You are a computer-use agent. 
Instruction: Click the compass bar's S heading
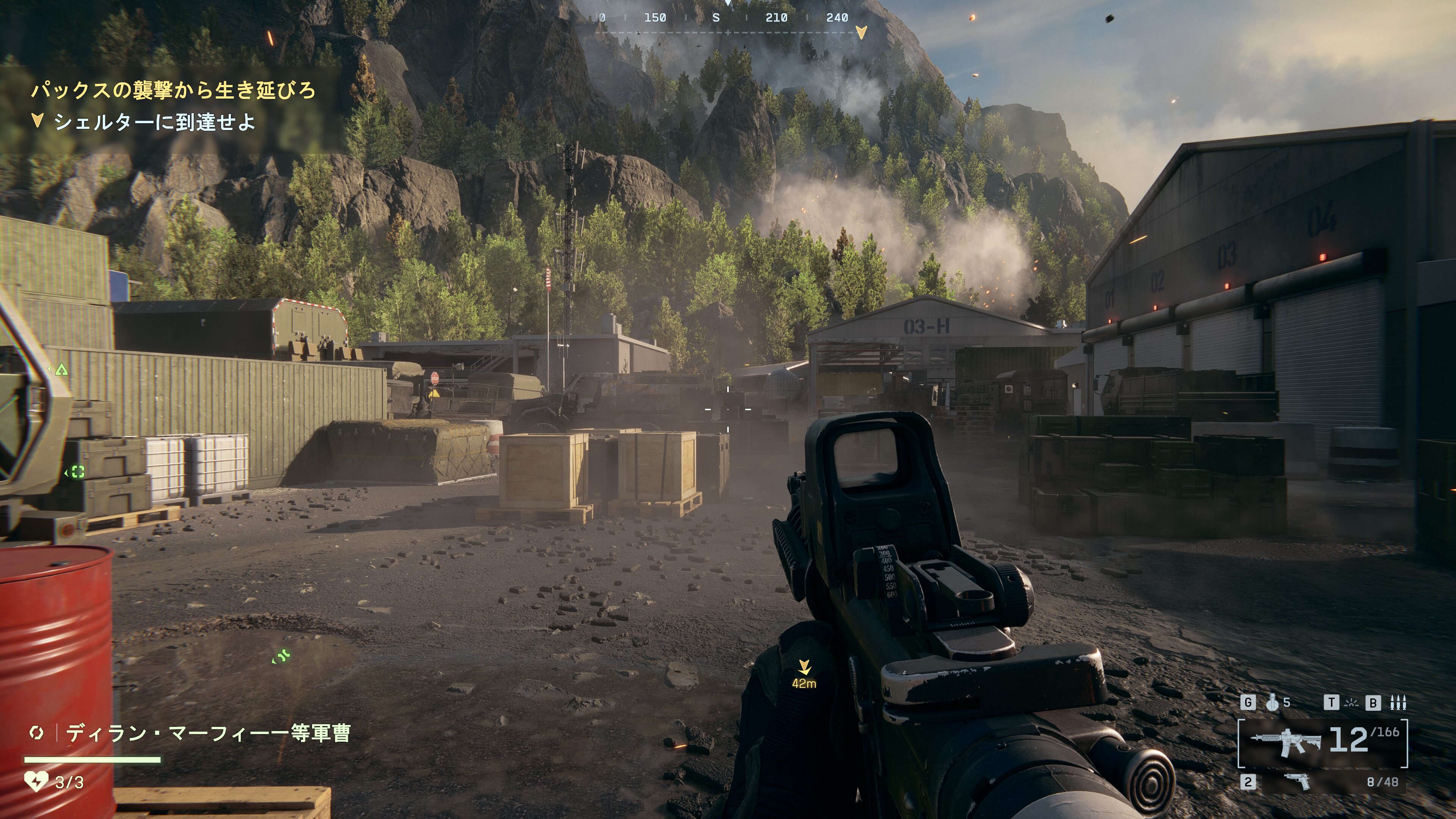click(716, 17)
